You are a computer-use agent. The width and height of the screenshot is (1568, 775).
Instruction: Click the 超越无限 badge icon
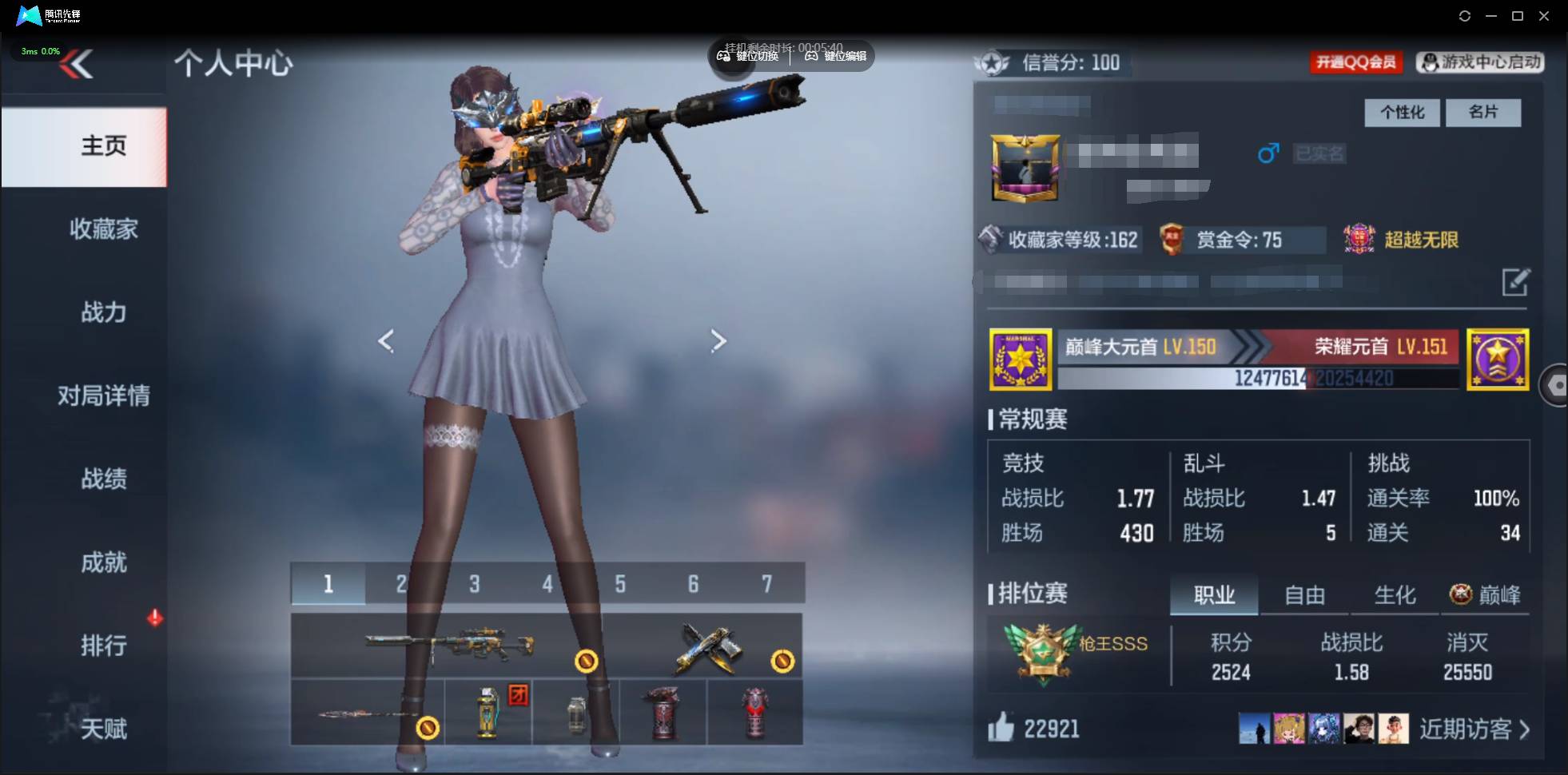pyautogui.click(x=1359, y=239)
